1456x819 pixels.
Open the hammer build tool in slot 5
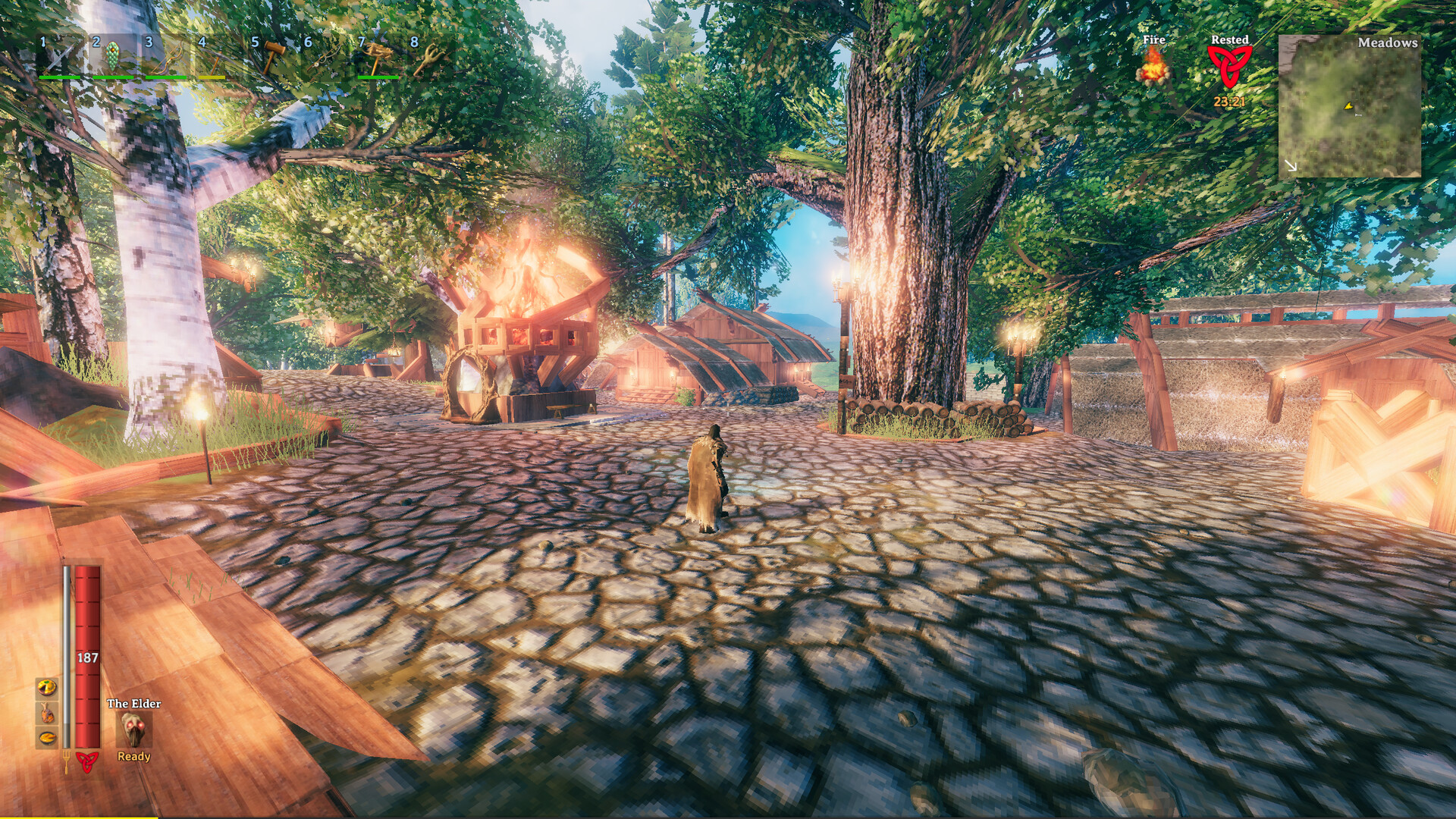(x=275, y=57)
